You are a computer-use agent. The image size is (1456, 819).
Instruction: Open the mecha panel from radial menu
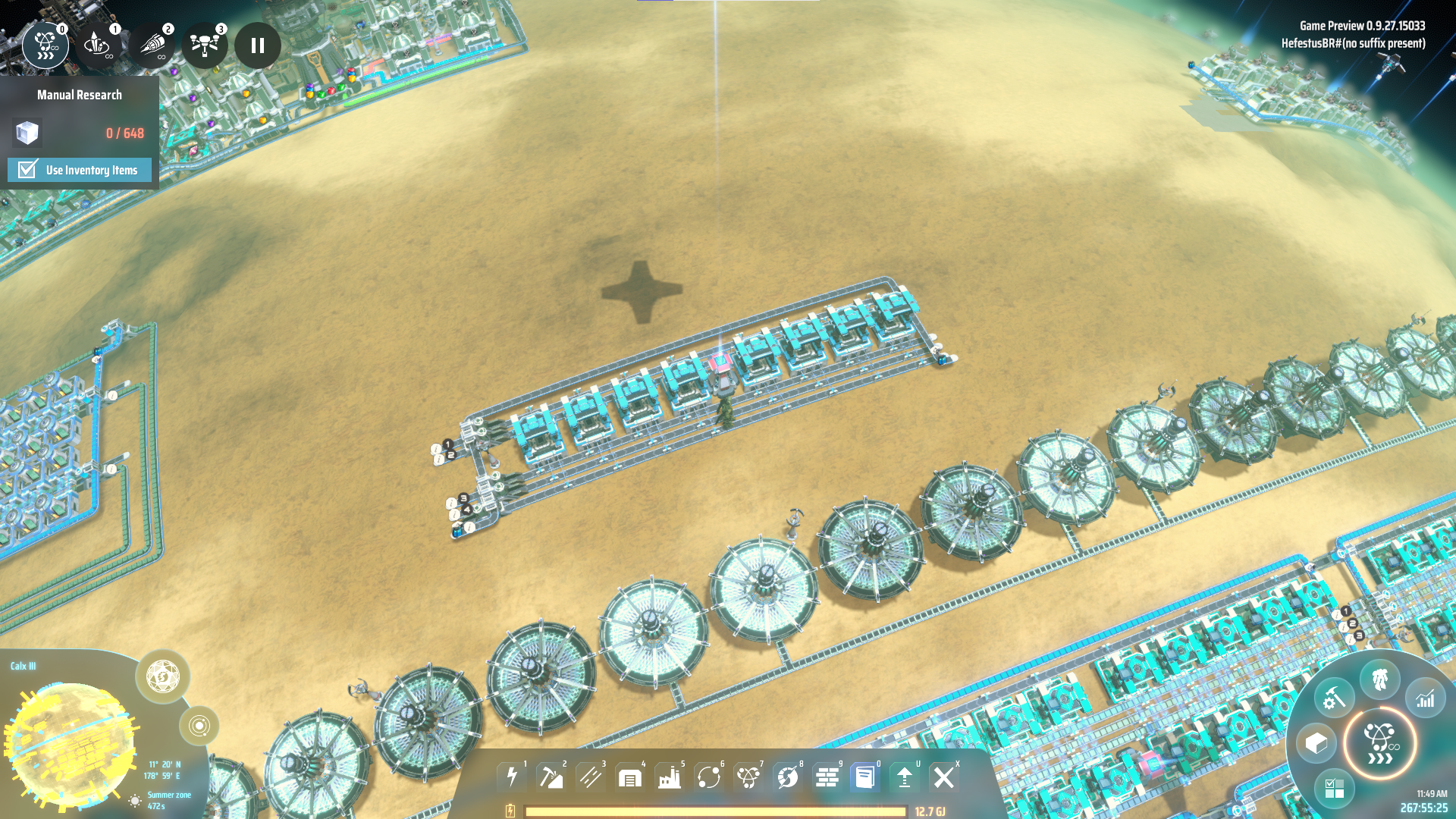pos(1379,679)
